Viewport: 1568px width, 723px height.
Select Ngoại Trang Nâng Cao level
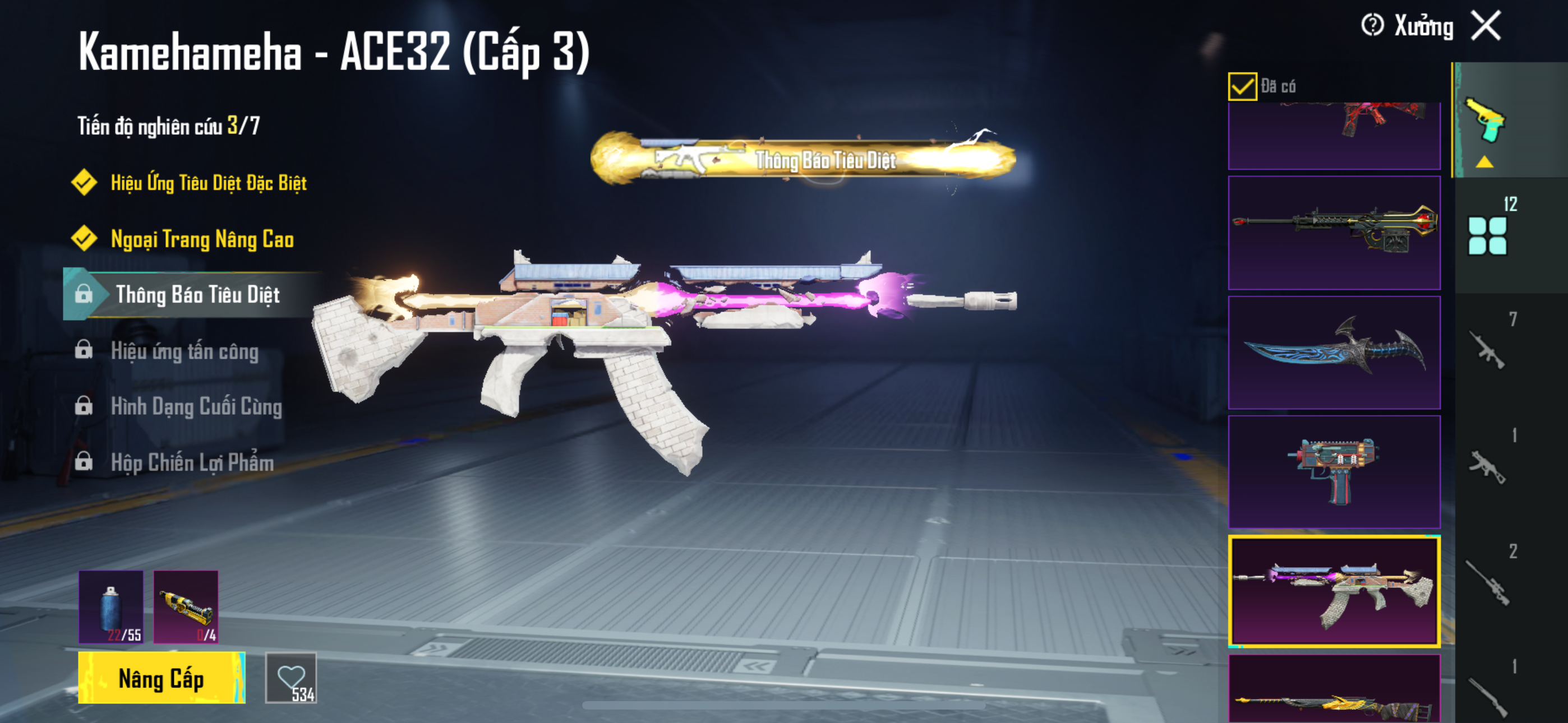tap(202, 239)
